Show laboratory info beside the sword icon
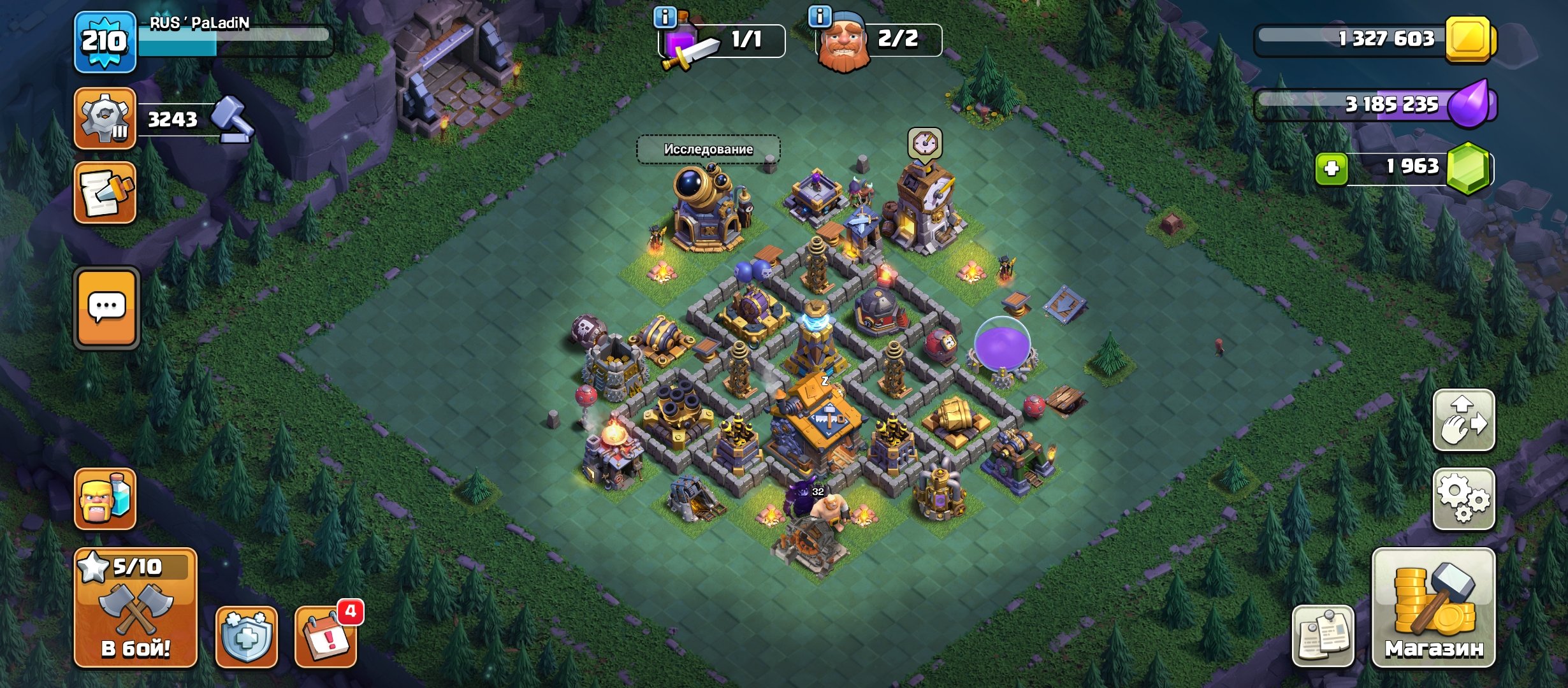 tap(665, 17)
